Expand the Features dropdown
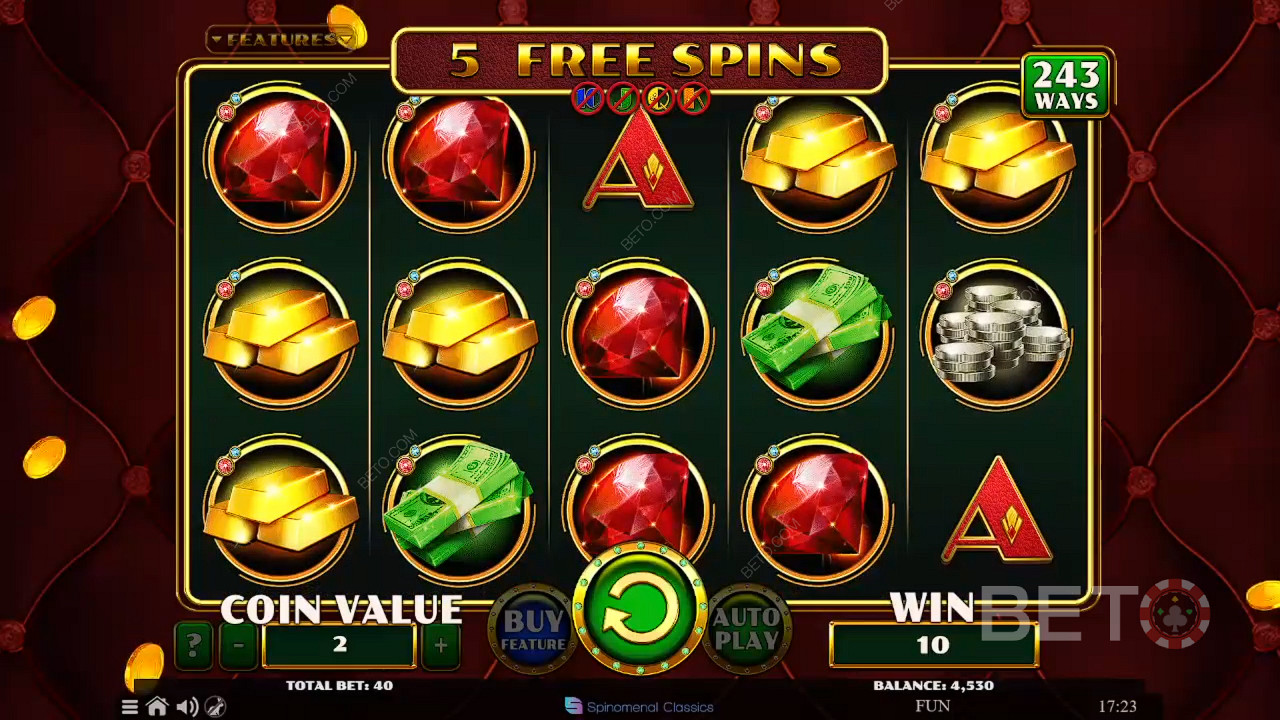Screen dimensions: 1280x720 pyautogui.click(x=281, y=40)
